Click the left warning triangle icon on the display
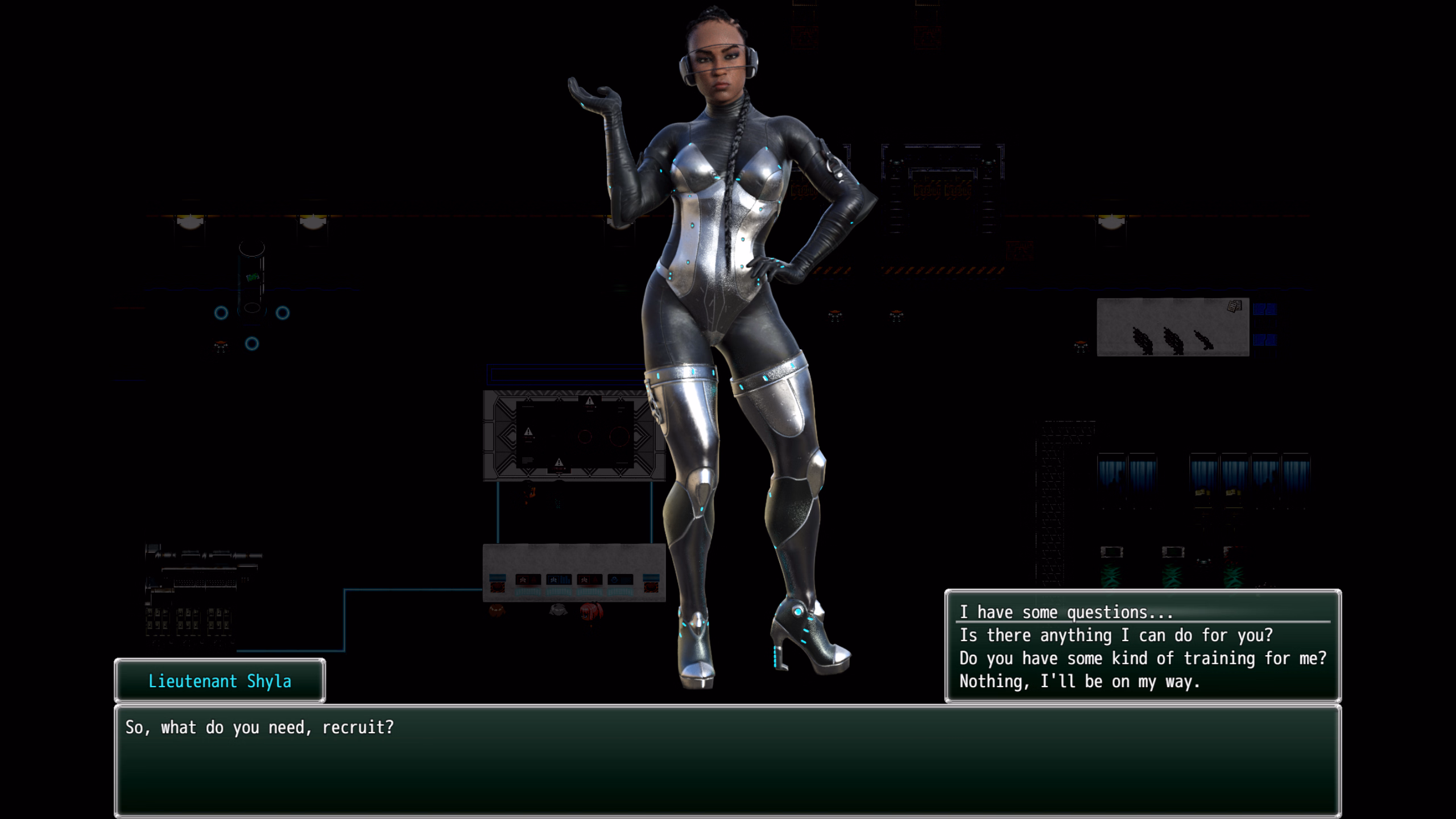Image resolution: width=1456 pixels, height=819 pixels. pos(528,431)
